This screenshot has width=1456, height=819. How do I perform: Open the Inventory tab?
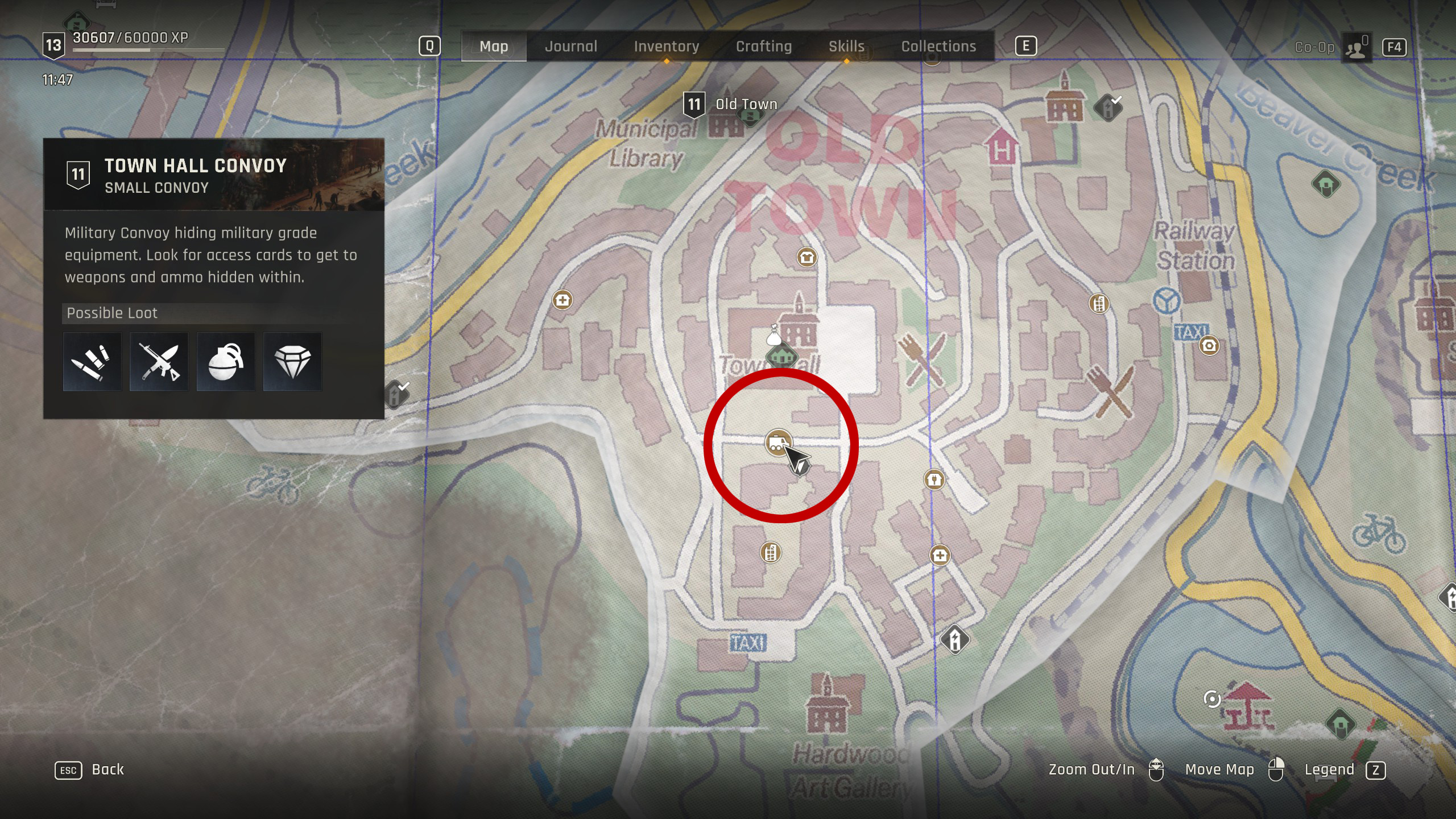[666, 47]
